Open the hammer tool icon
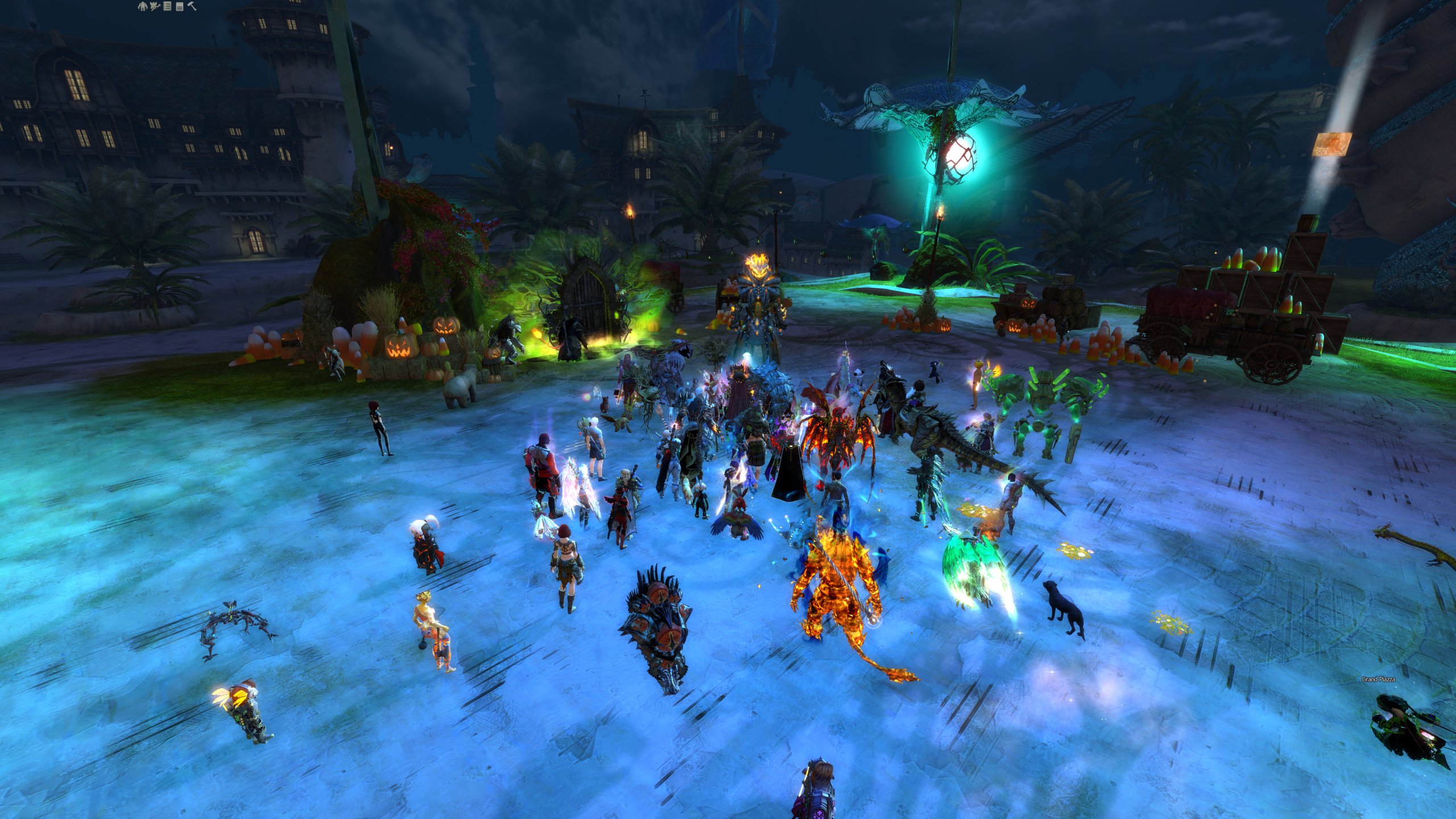 192,6
